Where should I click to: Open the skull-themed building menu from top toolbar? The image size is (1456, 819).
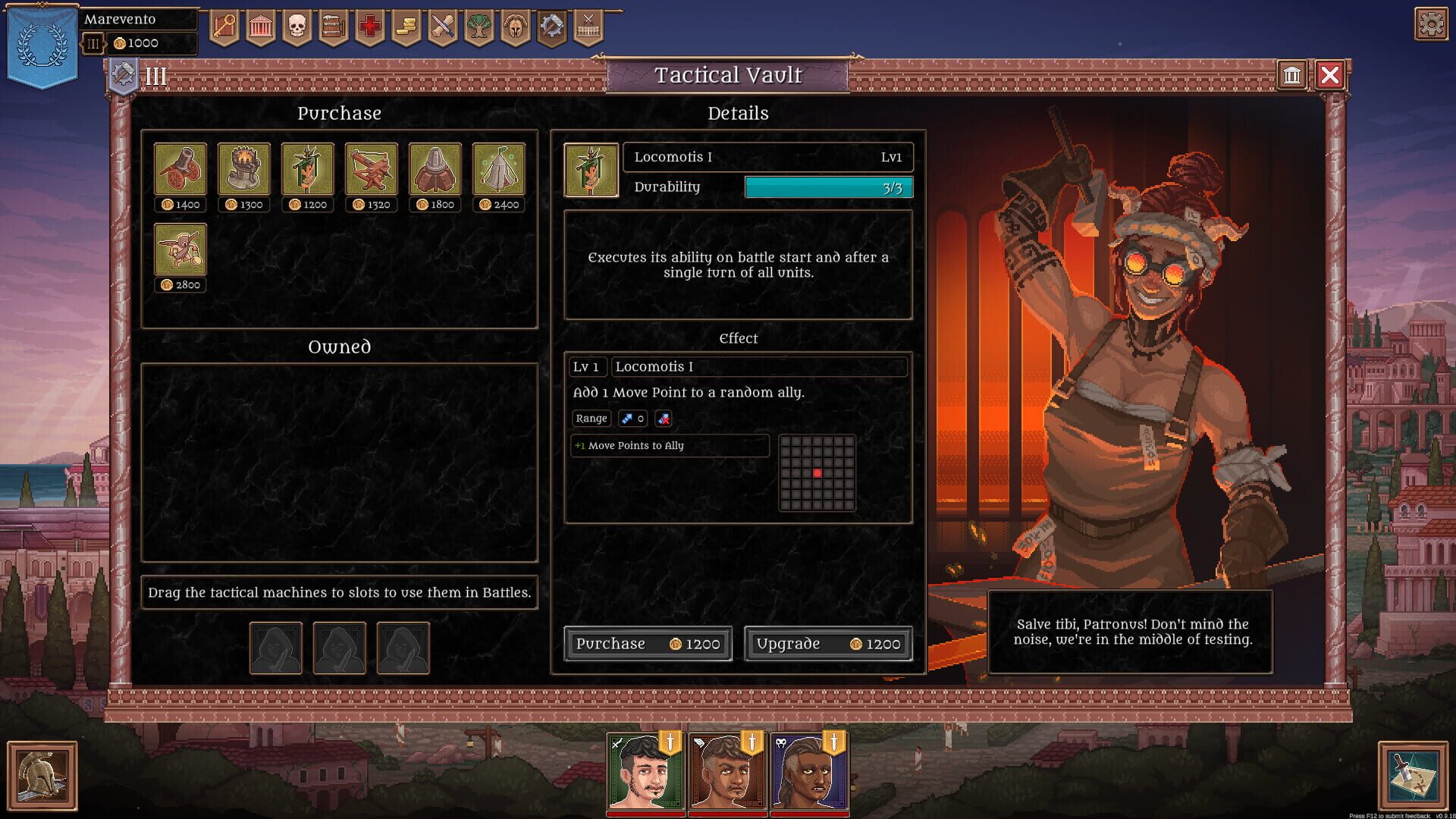[295, 27]
